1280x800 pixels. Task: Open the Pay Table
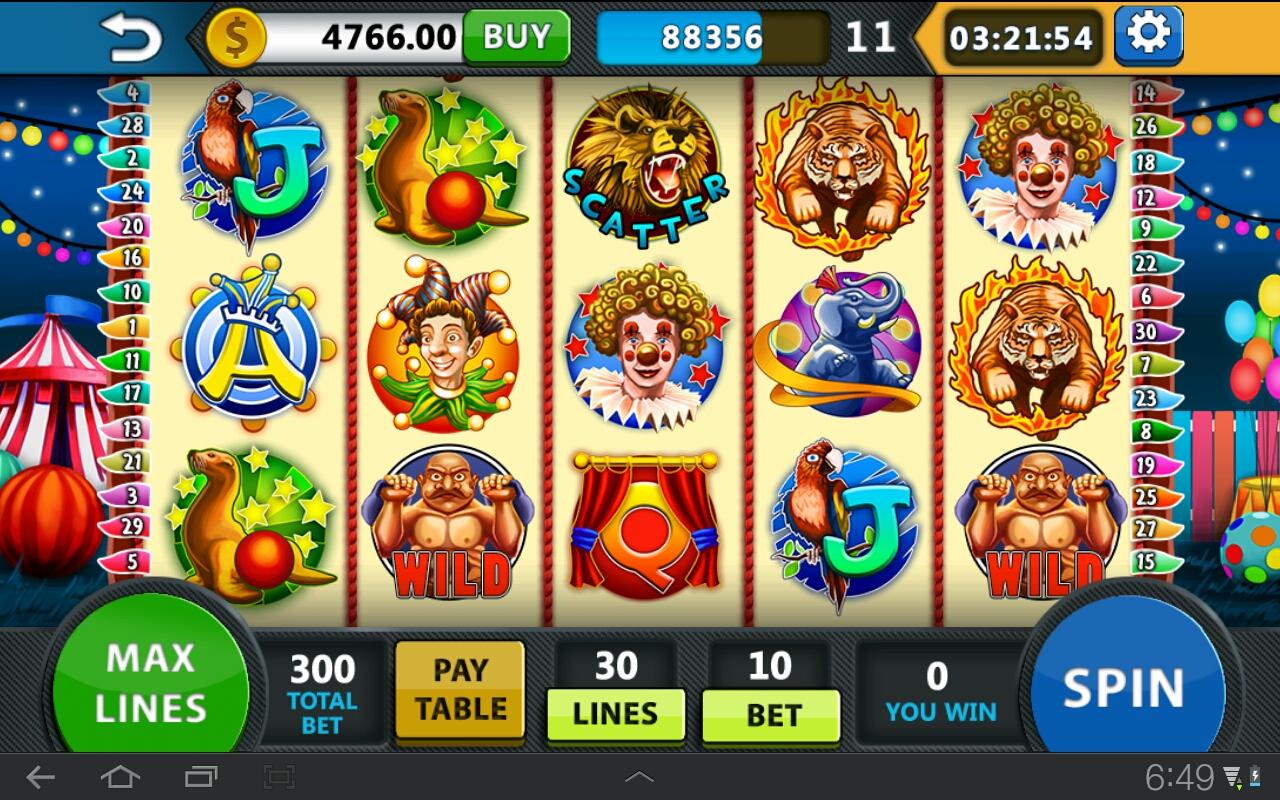pos(460,690)
